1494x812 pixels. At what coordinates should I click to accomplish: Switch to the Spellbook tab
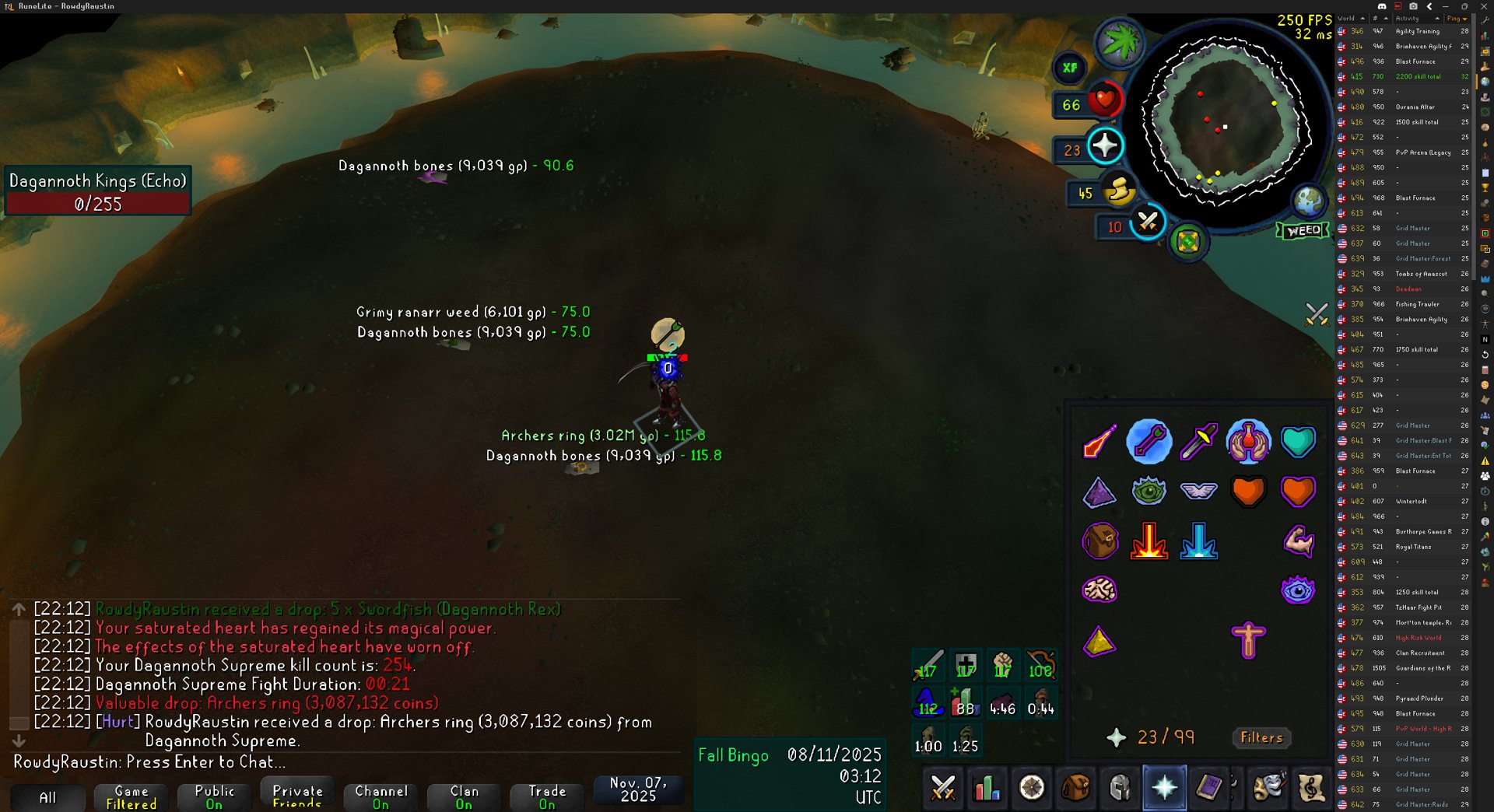tap(1208, 789)
